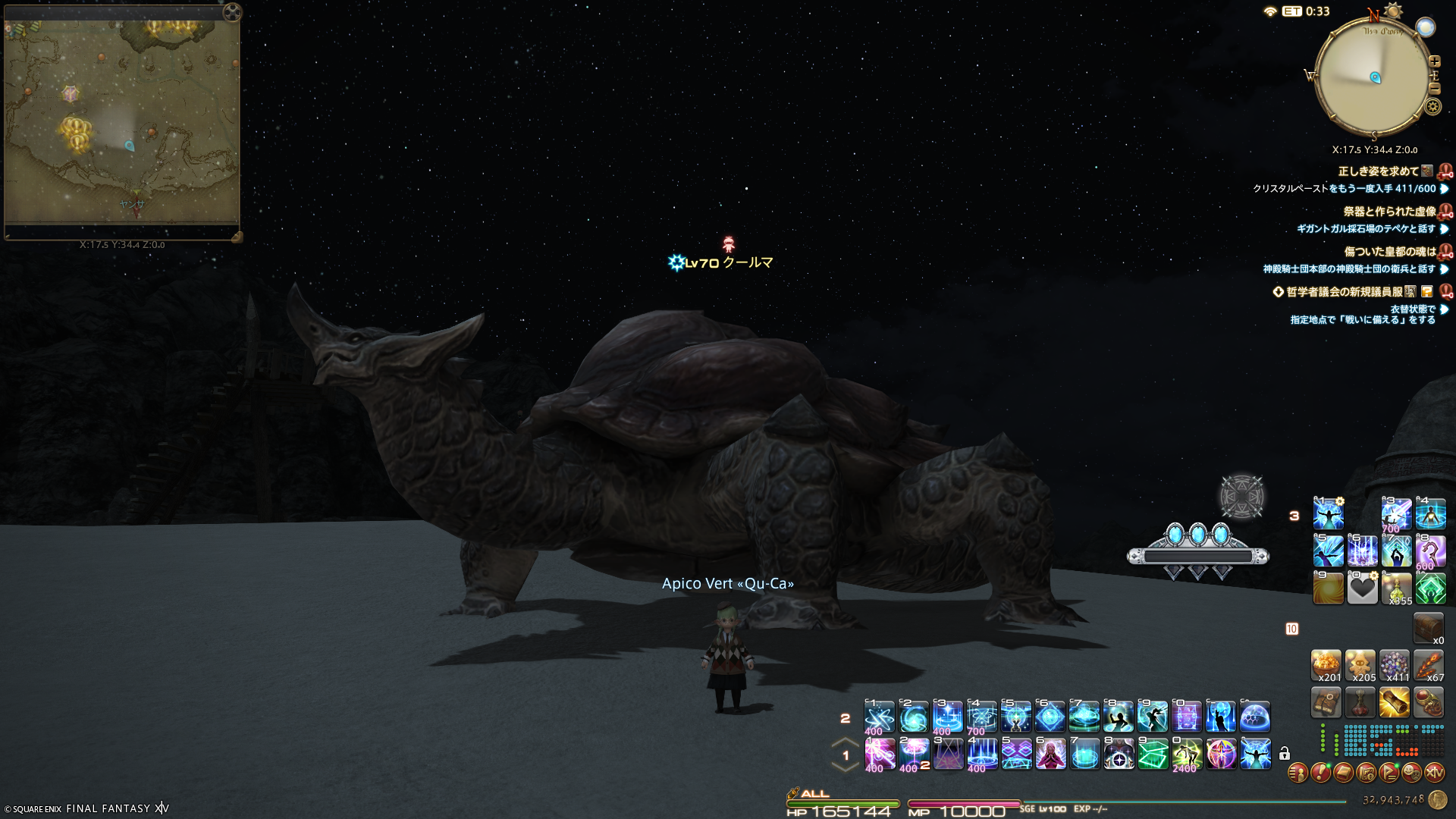
Task: Cycle hotbar 1 with the up arrow
Action: coord(845,742)
